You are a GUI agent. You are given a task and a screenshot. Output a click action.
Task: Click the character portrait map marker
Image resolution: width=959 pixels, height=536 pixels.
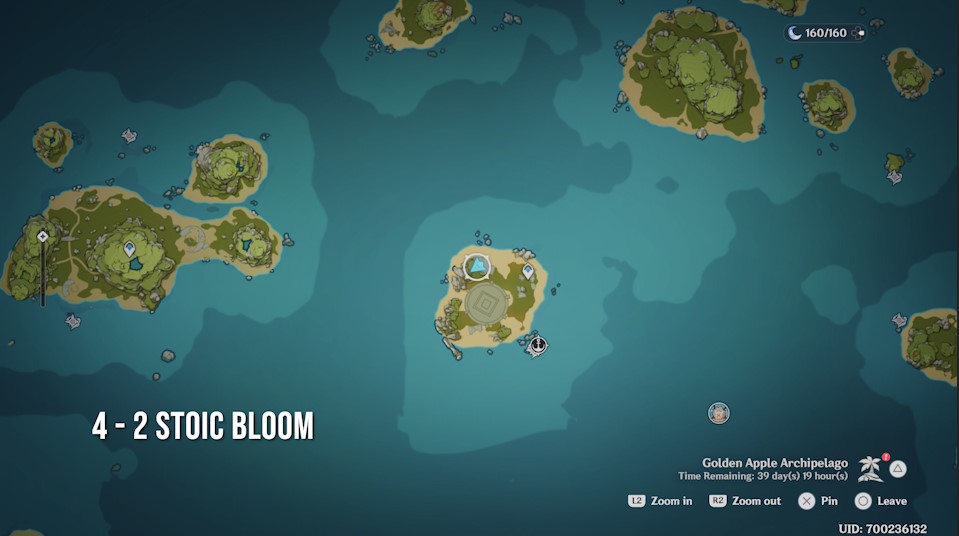point(718,412)
